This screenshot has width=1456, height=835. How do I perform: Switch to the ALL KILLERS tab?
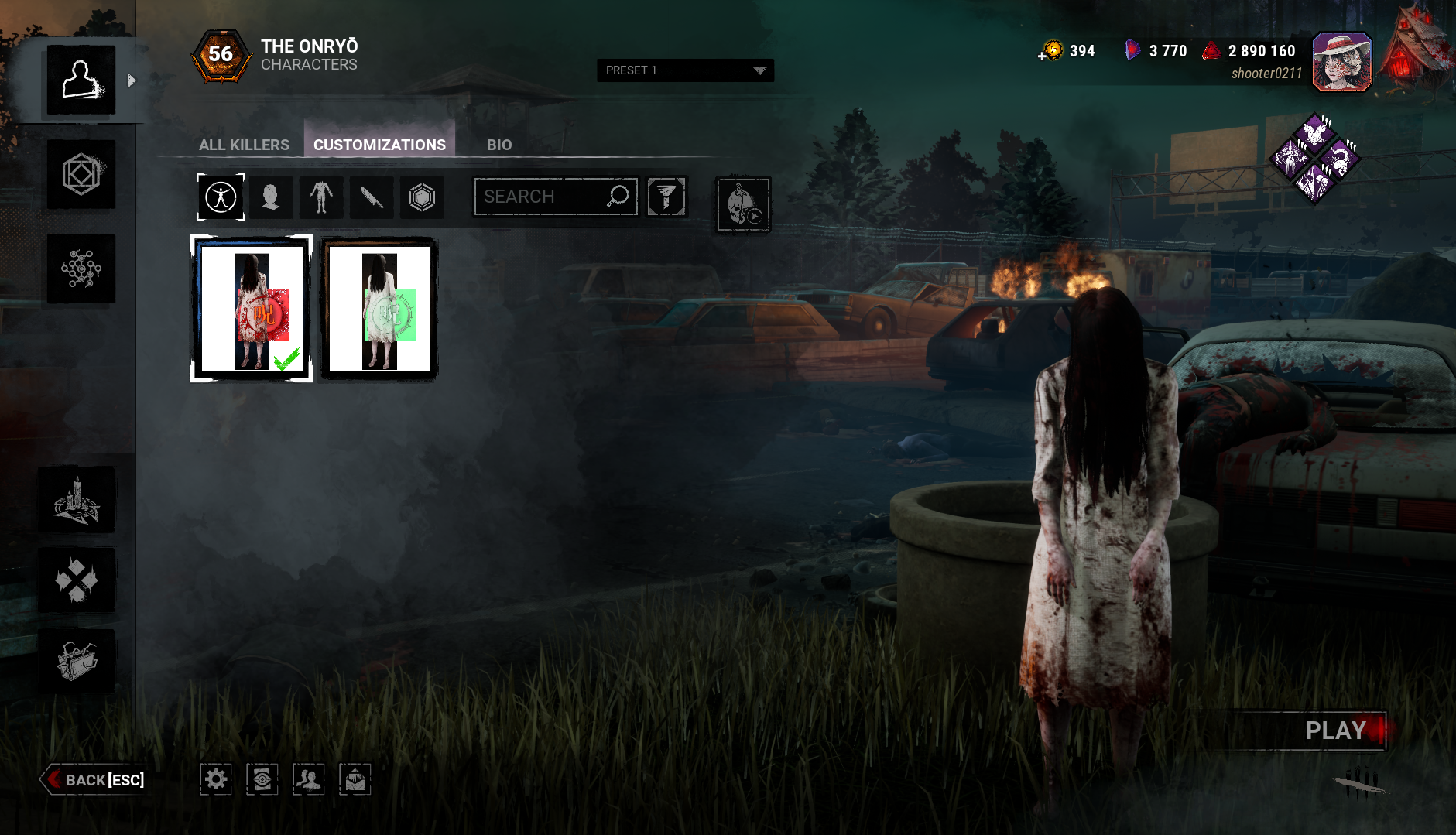point(244,144)
